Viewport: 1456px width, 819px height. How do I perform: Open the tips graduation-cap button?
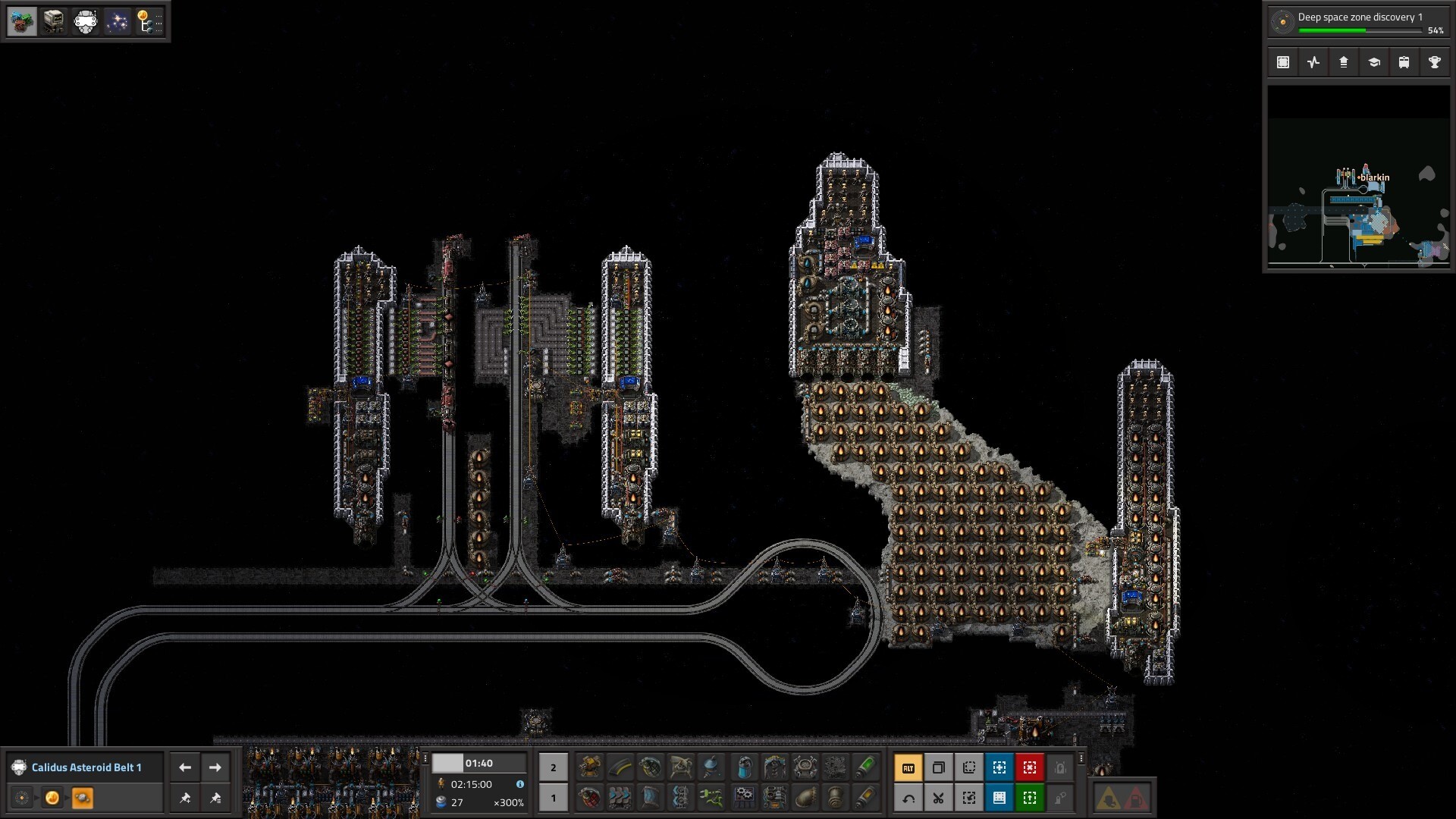(1373, 63)
